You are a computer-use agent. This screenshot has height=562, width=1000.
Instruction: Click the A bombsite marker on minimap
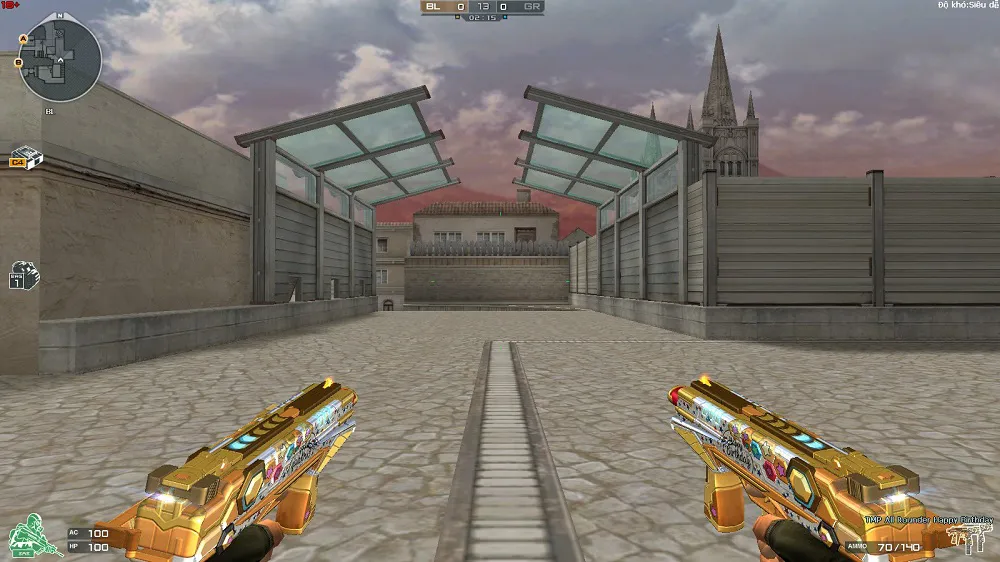point(22,37)
